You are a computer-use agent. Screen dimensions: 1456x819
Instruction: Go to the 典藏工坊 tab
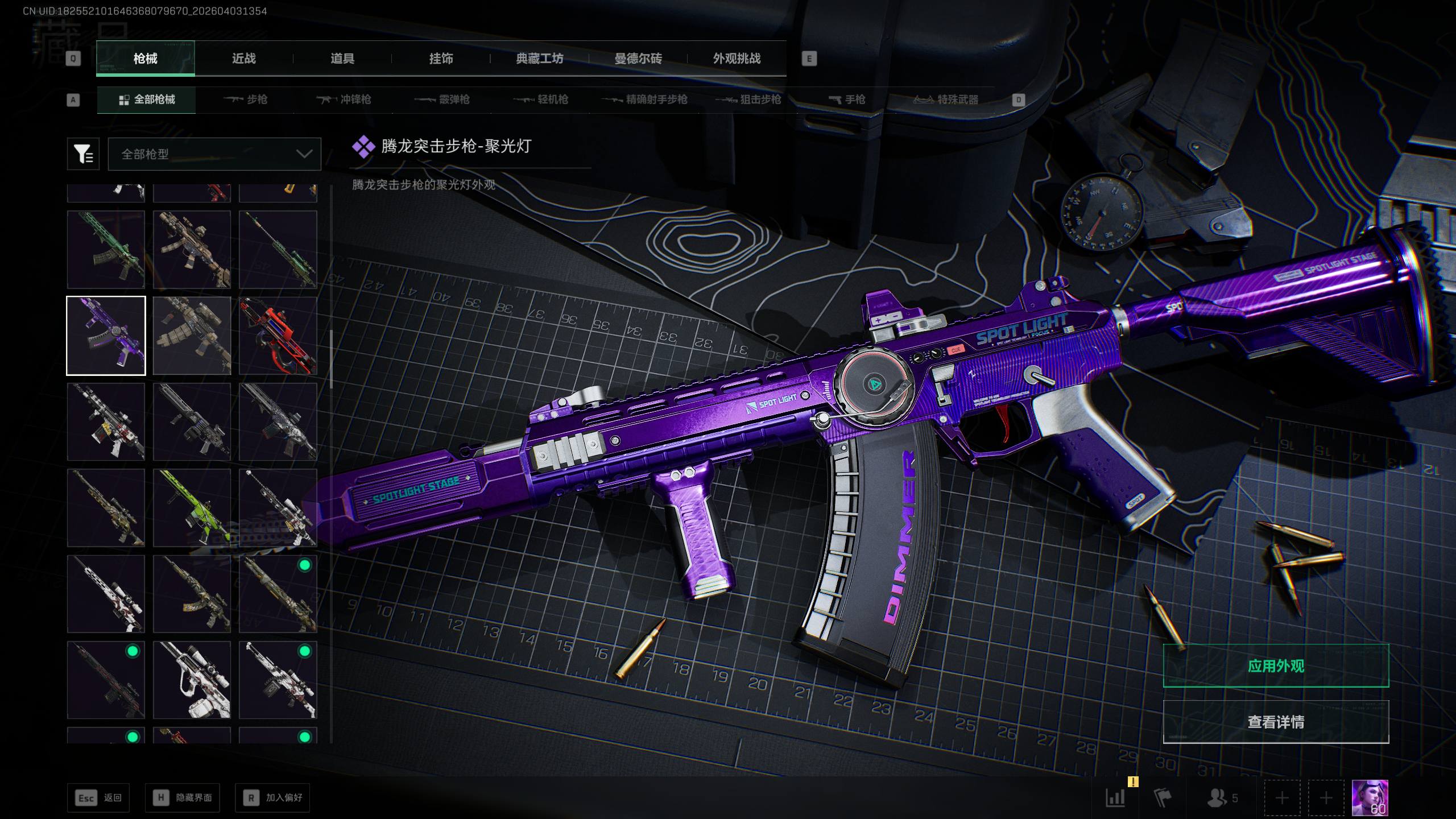pyautogui.click(x=539, y=59)
